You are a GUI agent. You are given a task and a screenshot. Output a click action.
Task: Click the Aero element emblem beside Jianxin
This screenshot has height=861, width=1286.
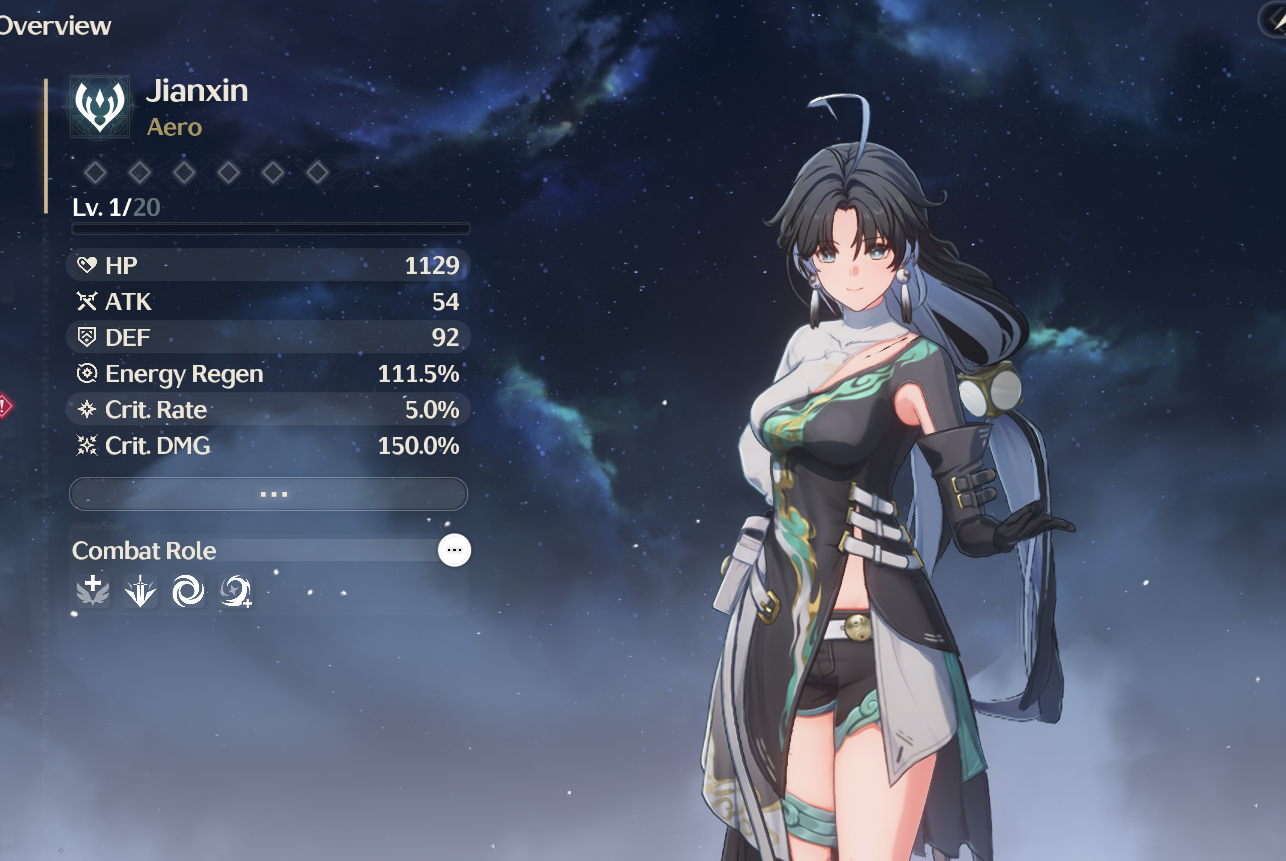(x=99, y=107)
